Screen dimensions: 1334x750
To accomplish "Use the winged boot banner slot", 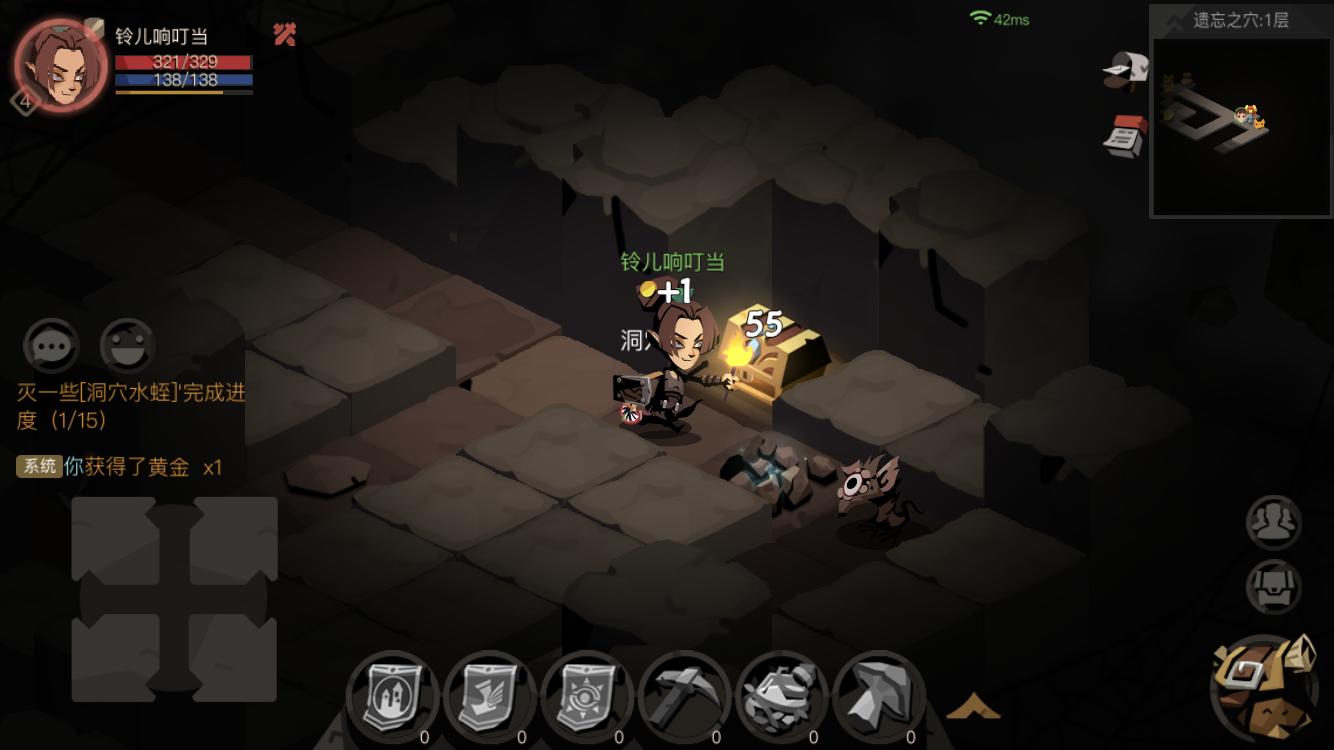I will [x=489, y=695].
